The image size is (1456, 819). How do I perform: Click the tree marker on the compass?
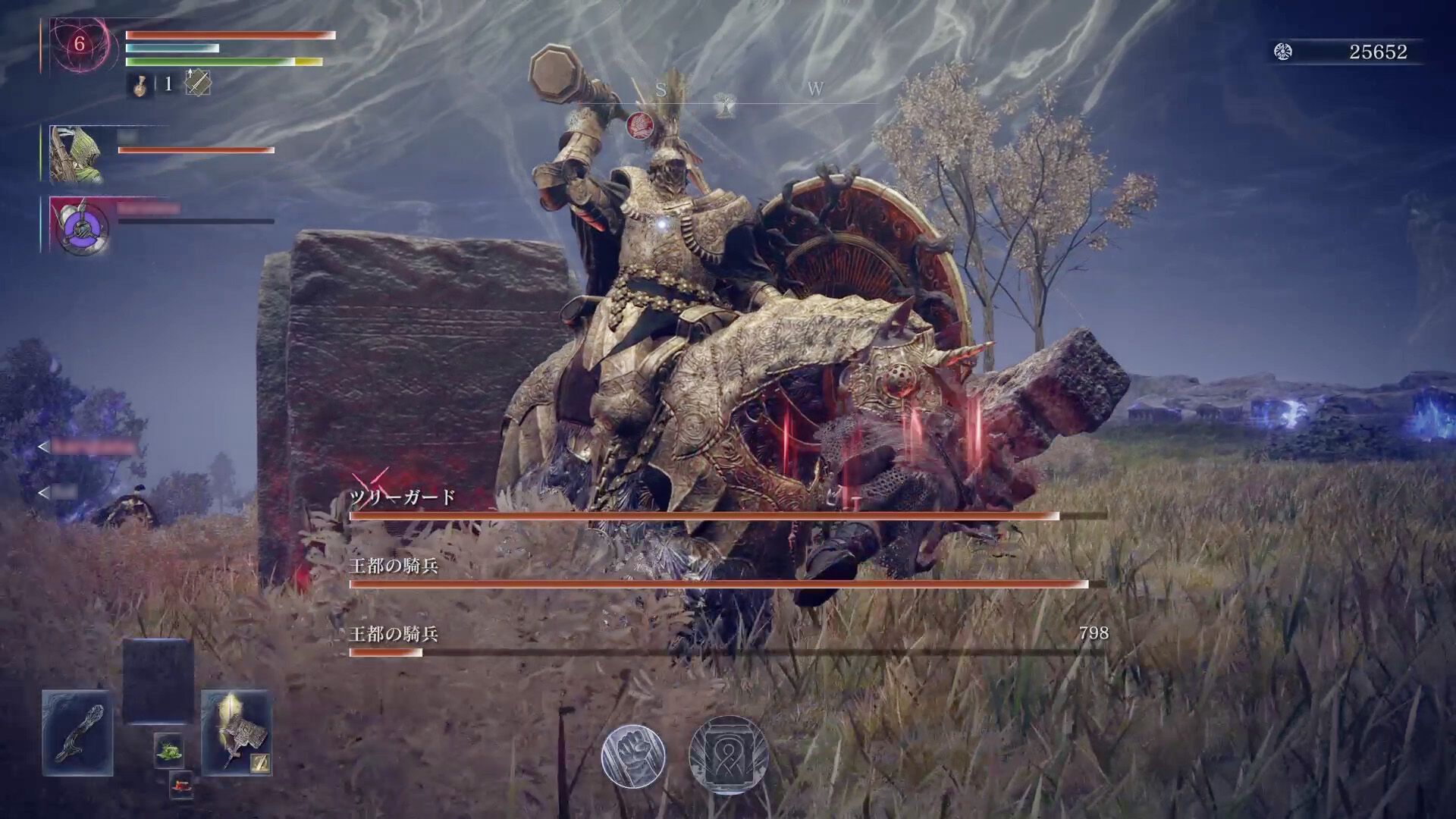[x=726, y=105]
